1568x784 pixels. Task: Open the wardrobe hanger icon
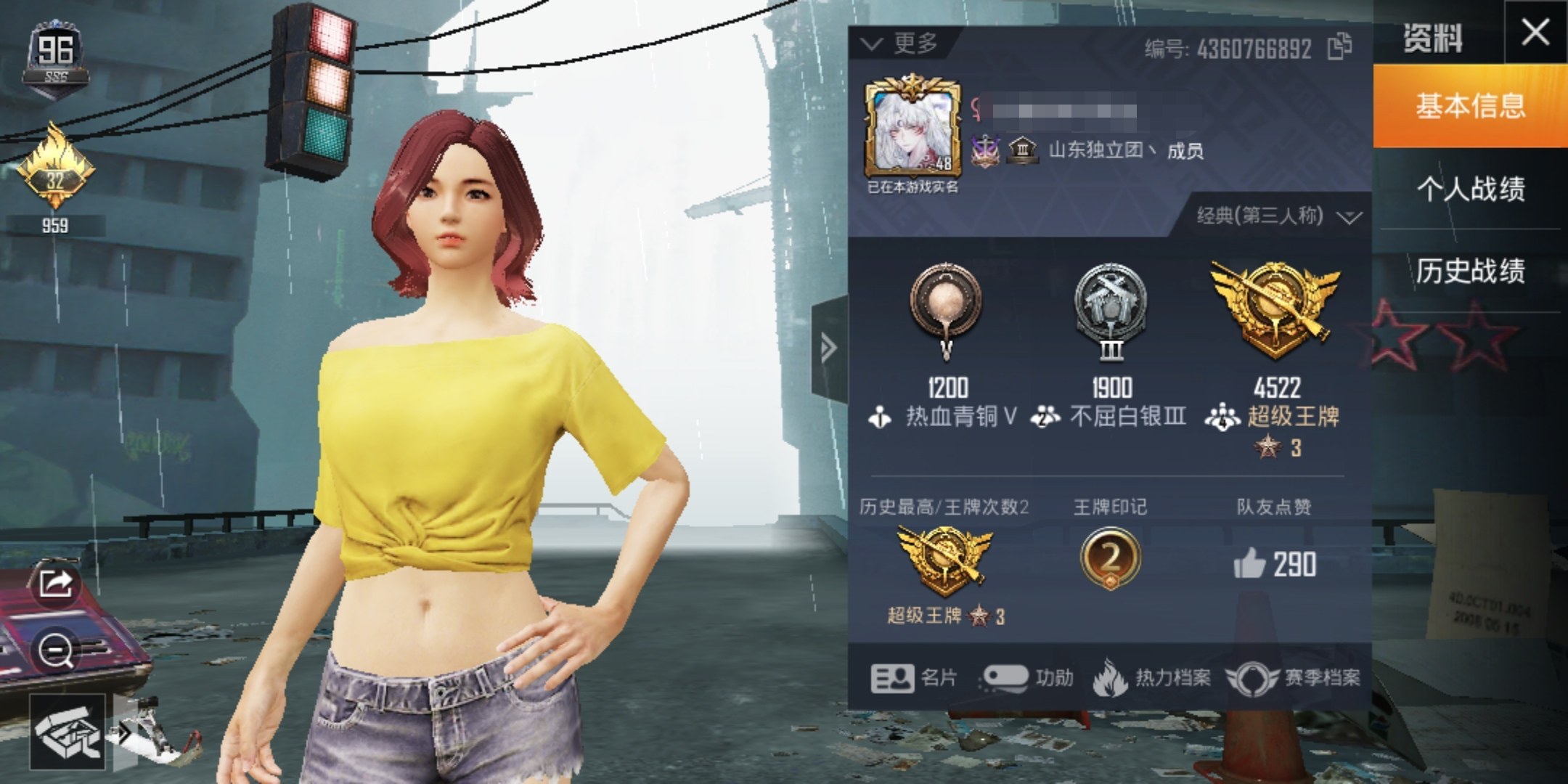67,732
